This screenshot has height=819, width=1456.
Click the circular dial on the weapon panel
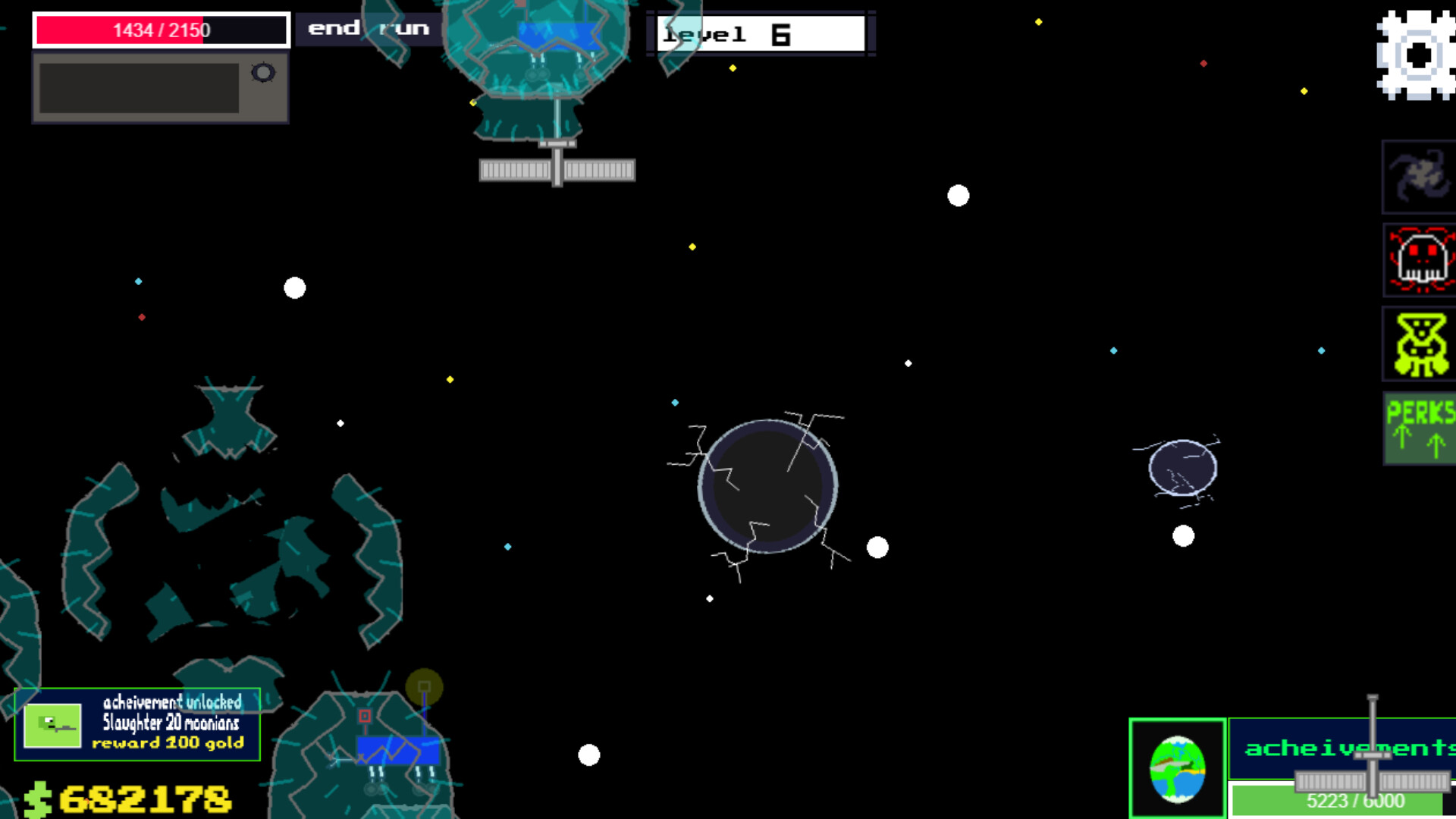tap(263, 71)
